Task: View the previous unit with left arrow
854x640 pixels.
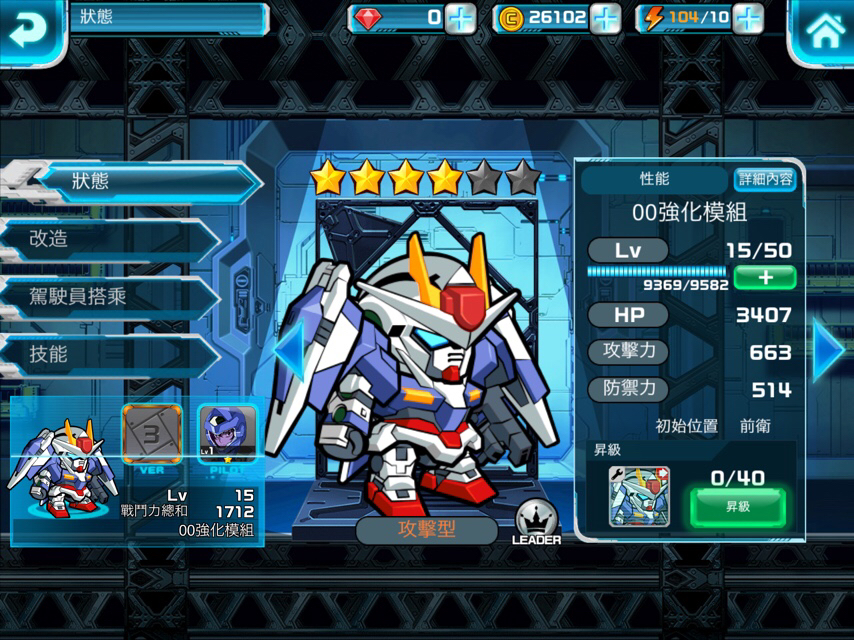Action: click(x=288, y=350)
